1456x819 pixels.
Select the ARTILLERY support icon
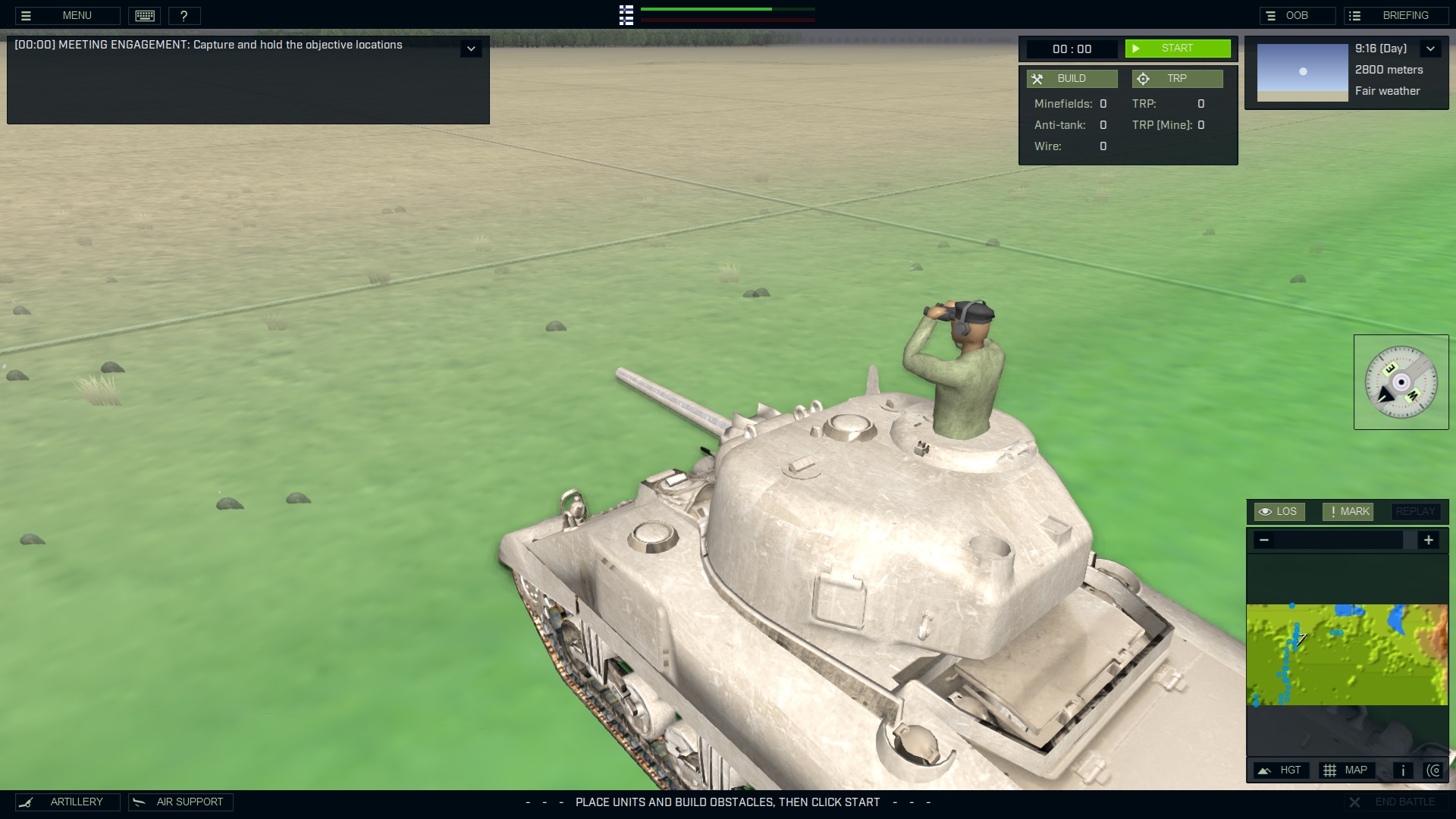pyautogui.click(x=27, y=802)
